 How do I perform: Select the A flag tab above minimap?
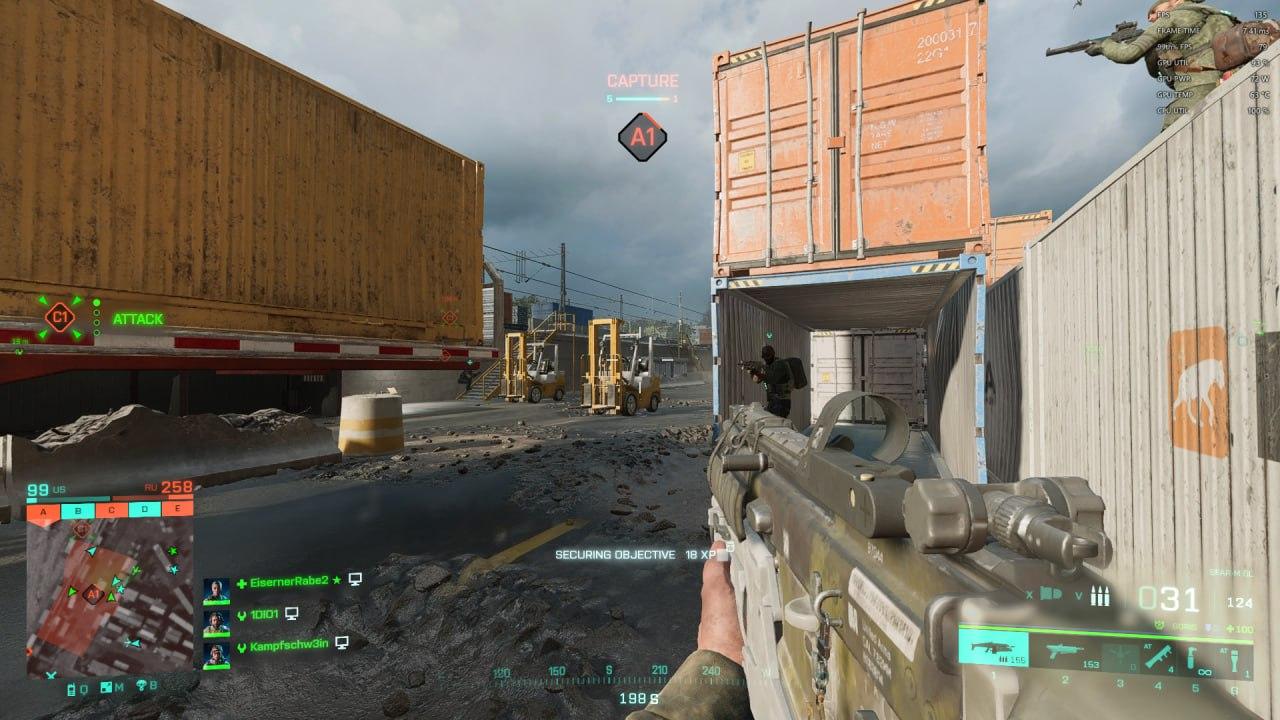pos(44,511)
